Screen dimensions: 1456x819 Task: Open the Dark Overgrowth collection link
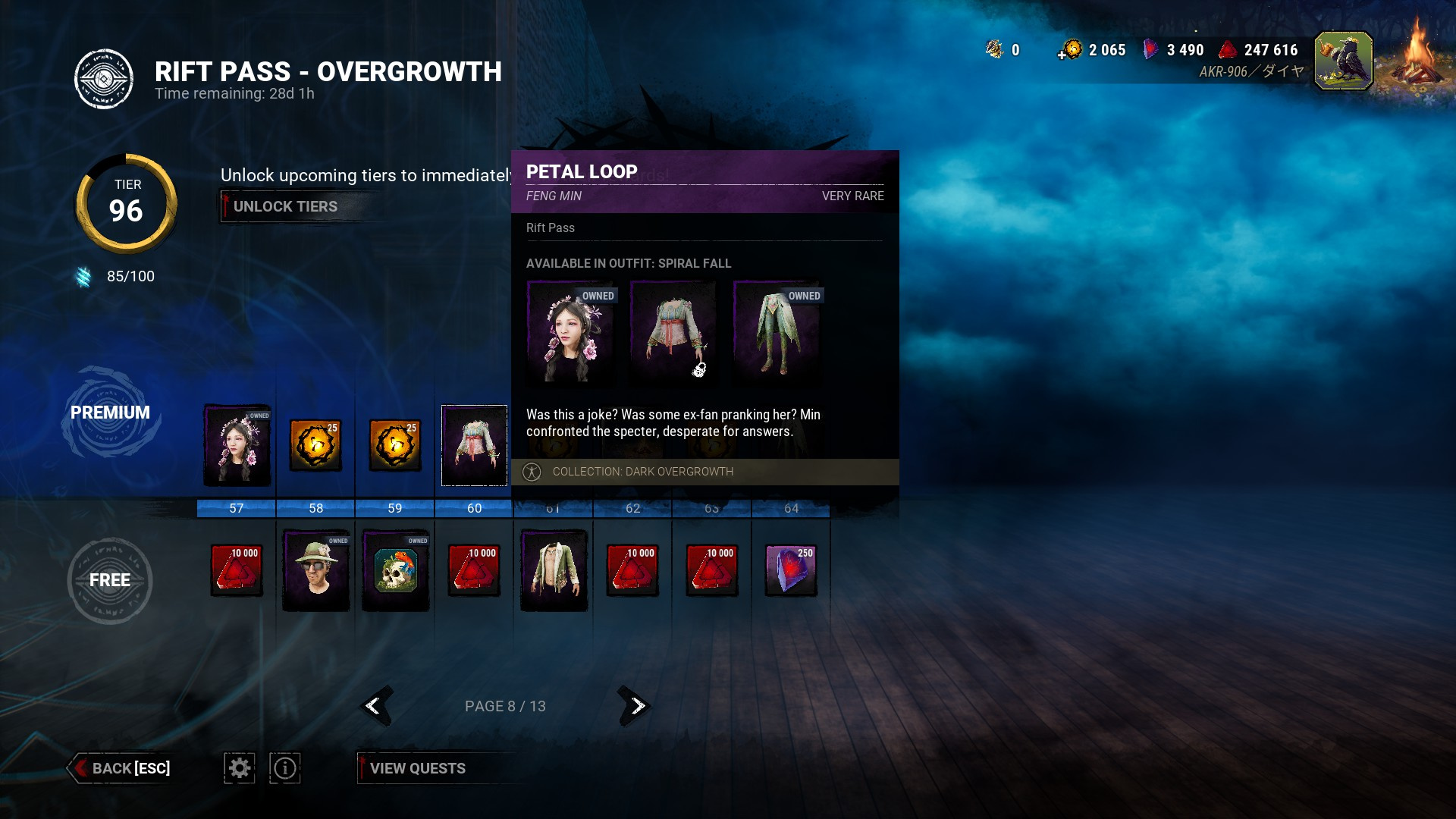642,472
